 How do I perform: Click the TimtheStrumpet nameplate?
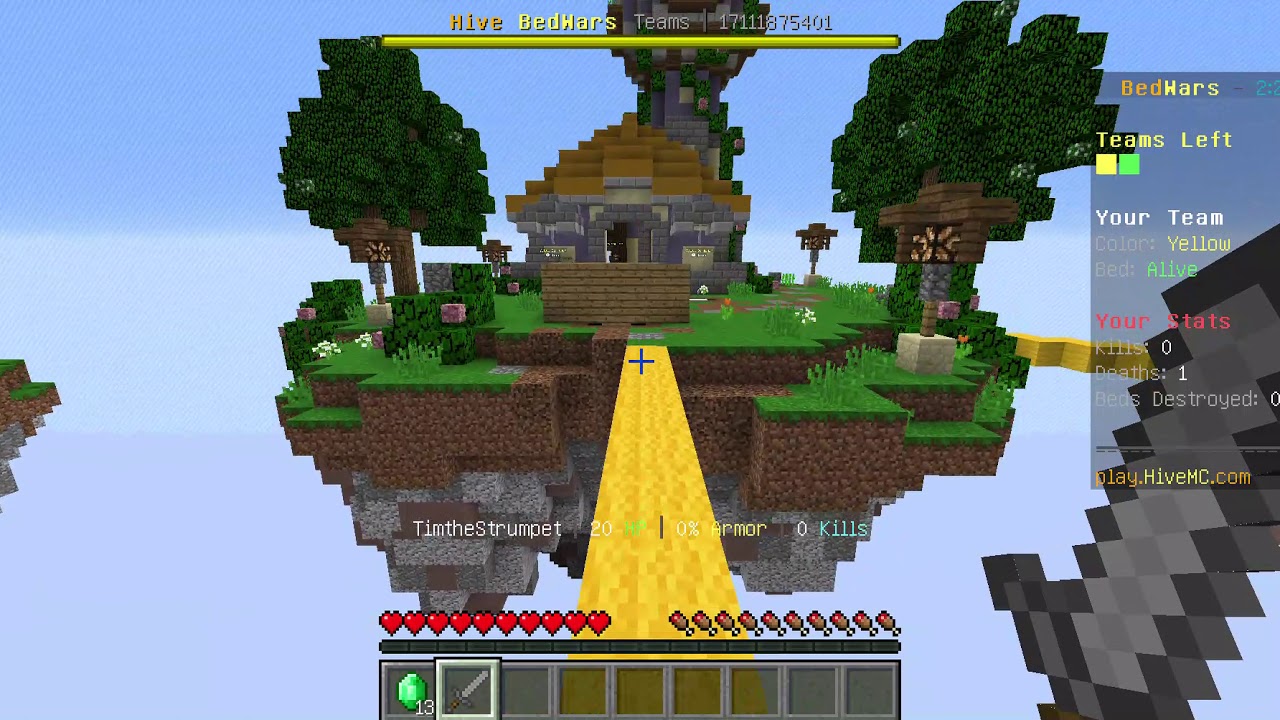click(x=486, y=528)
